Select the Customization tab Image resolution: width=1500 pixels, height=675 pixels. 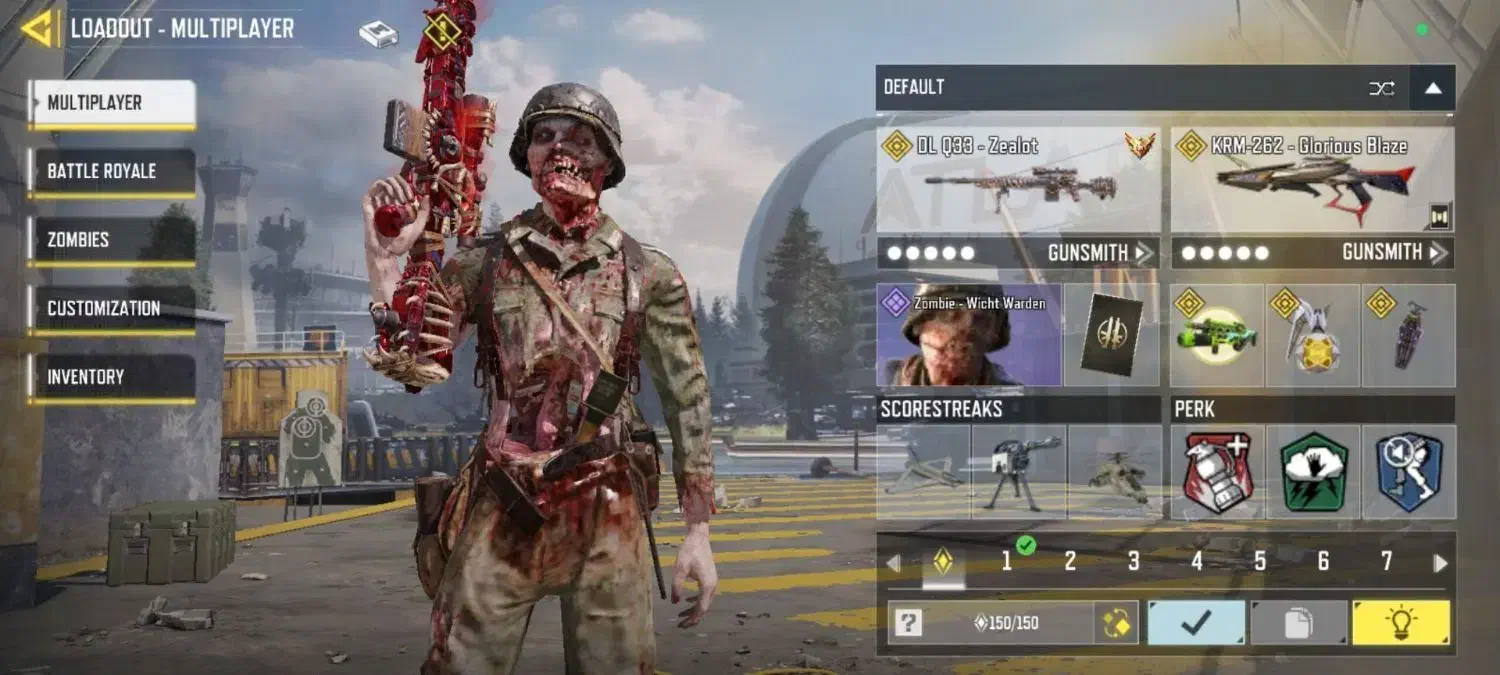pyautogui.click(x=111, y=309)
